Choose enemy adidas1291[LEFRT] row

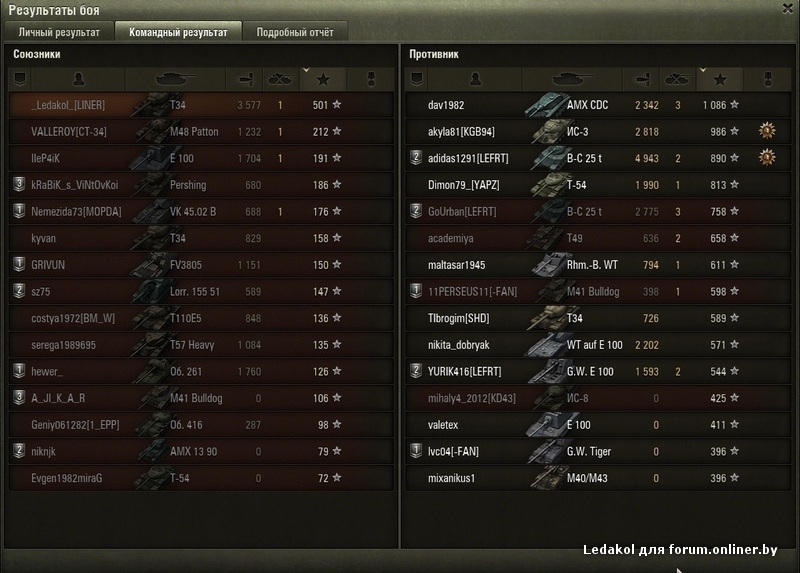pos(468,158)
